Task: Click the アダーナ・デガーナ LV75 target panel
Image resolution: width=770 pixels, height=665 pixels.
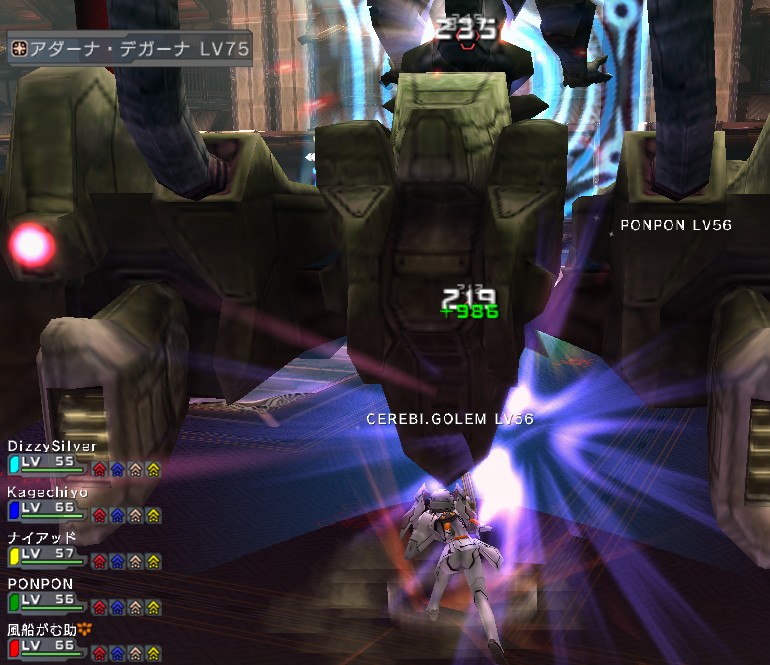Action: [x=129, y=48]
